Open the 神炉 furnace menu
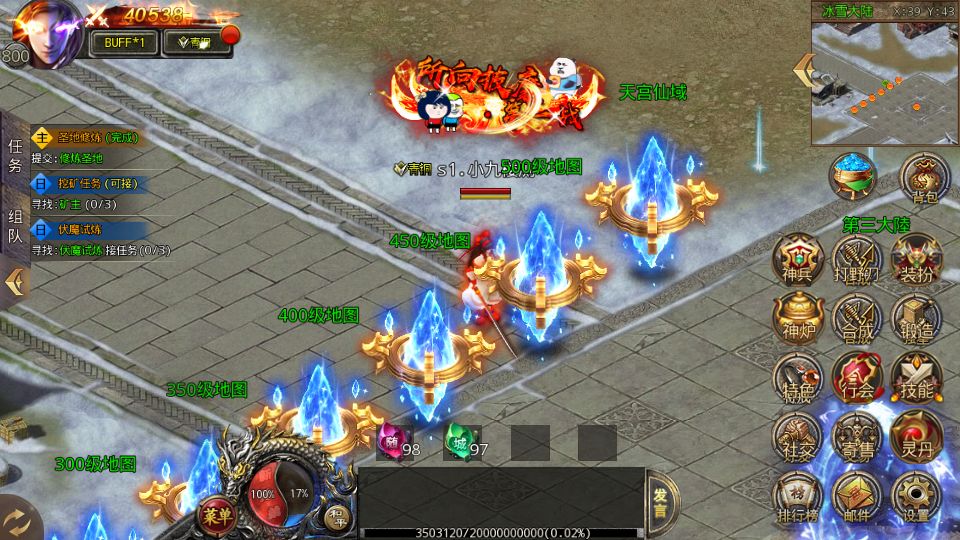The height and width of the screenshot is (540, 960). click(x=797, y=317)
